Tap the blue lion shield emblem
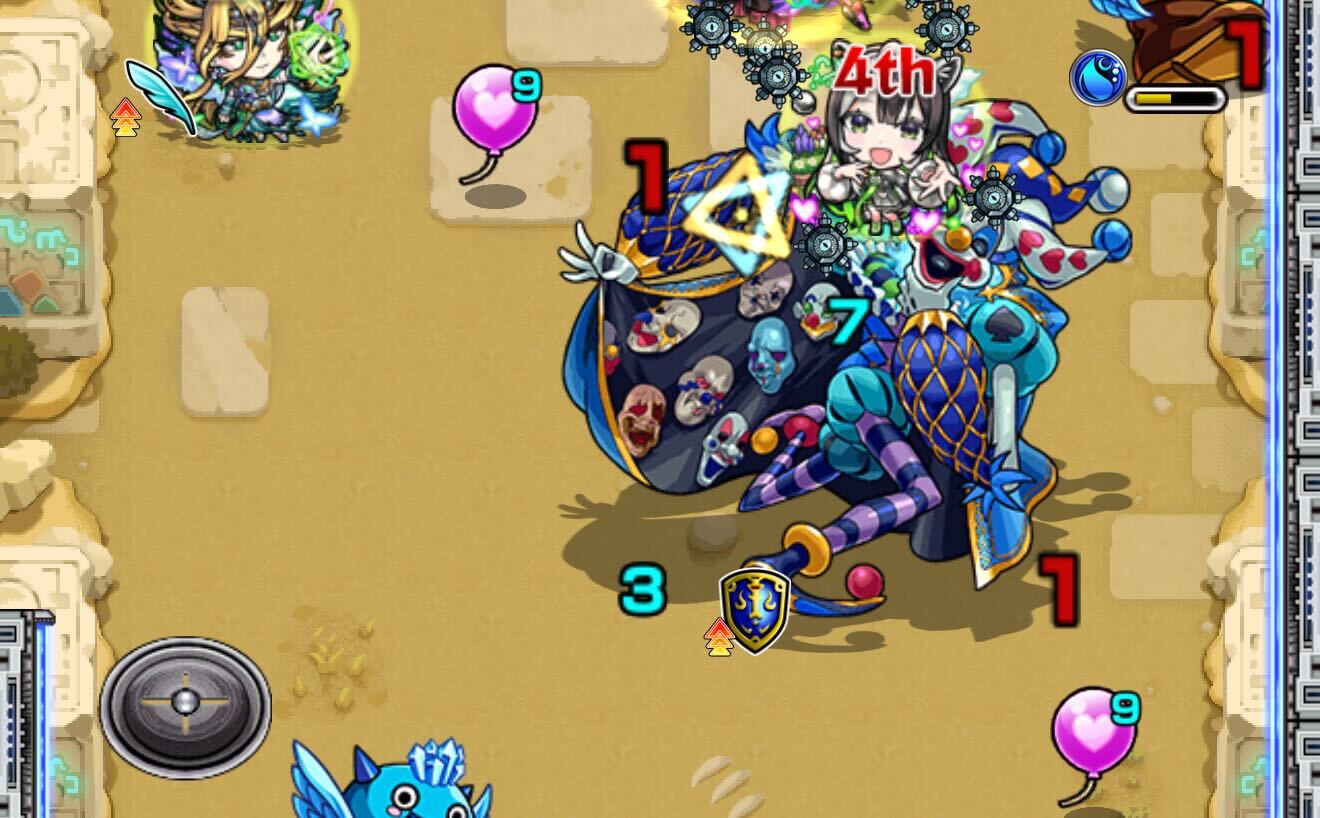Image resolution: width=1320 pixels, height=818 pixels. click(x=753, y=606)
